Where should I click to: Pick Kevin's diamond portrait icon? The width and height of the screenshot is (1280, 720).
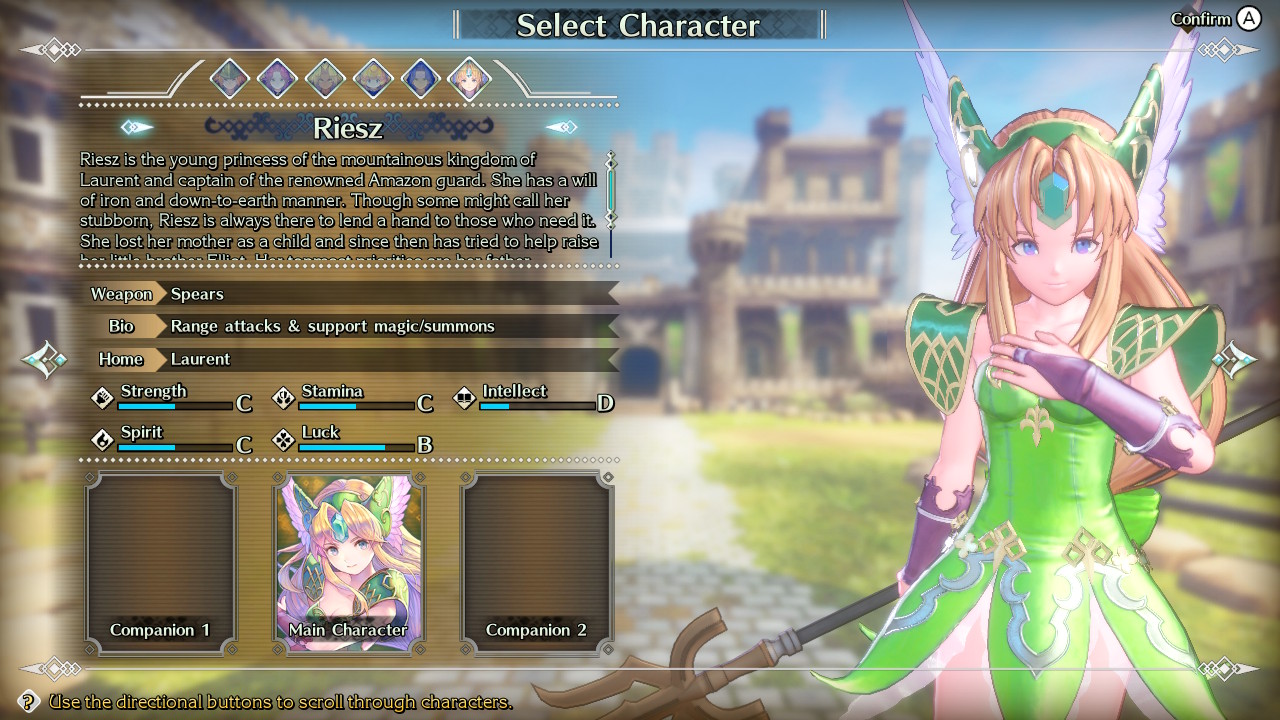(325, 77)
